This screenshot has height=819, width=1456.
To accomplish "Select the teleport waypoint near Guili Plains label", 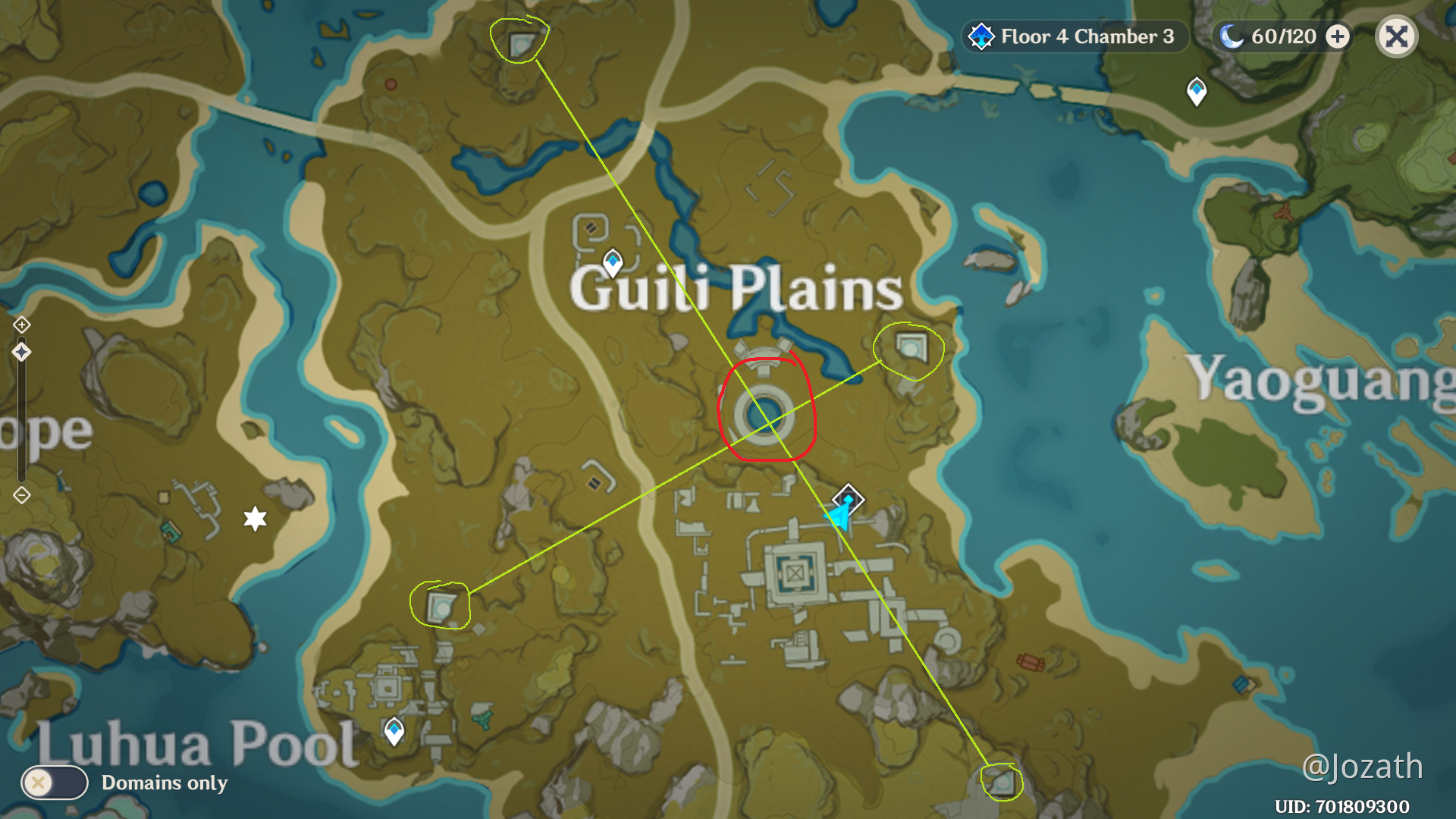I will [x=611, y=261].
